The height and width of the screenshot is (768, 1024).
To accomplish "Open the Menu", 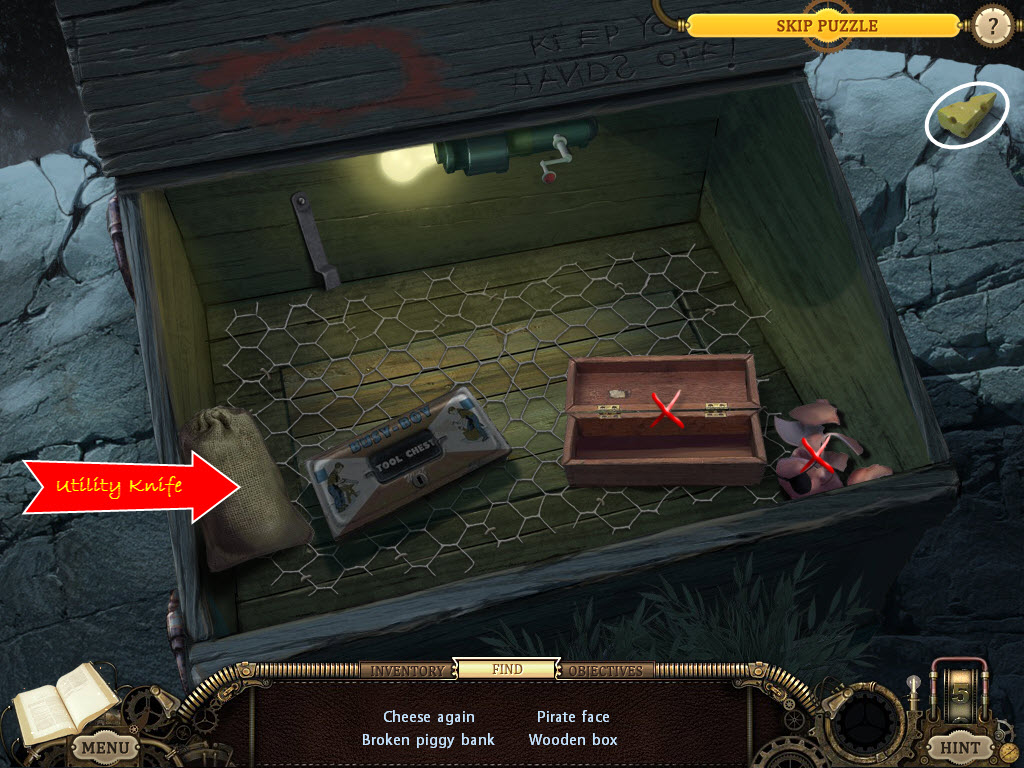I will (x=105, y=746).
